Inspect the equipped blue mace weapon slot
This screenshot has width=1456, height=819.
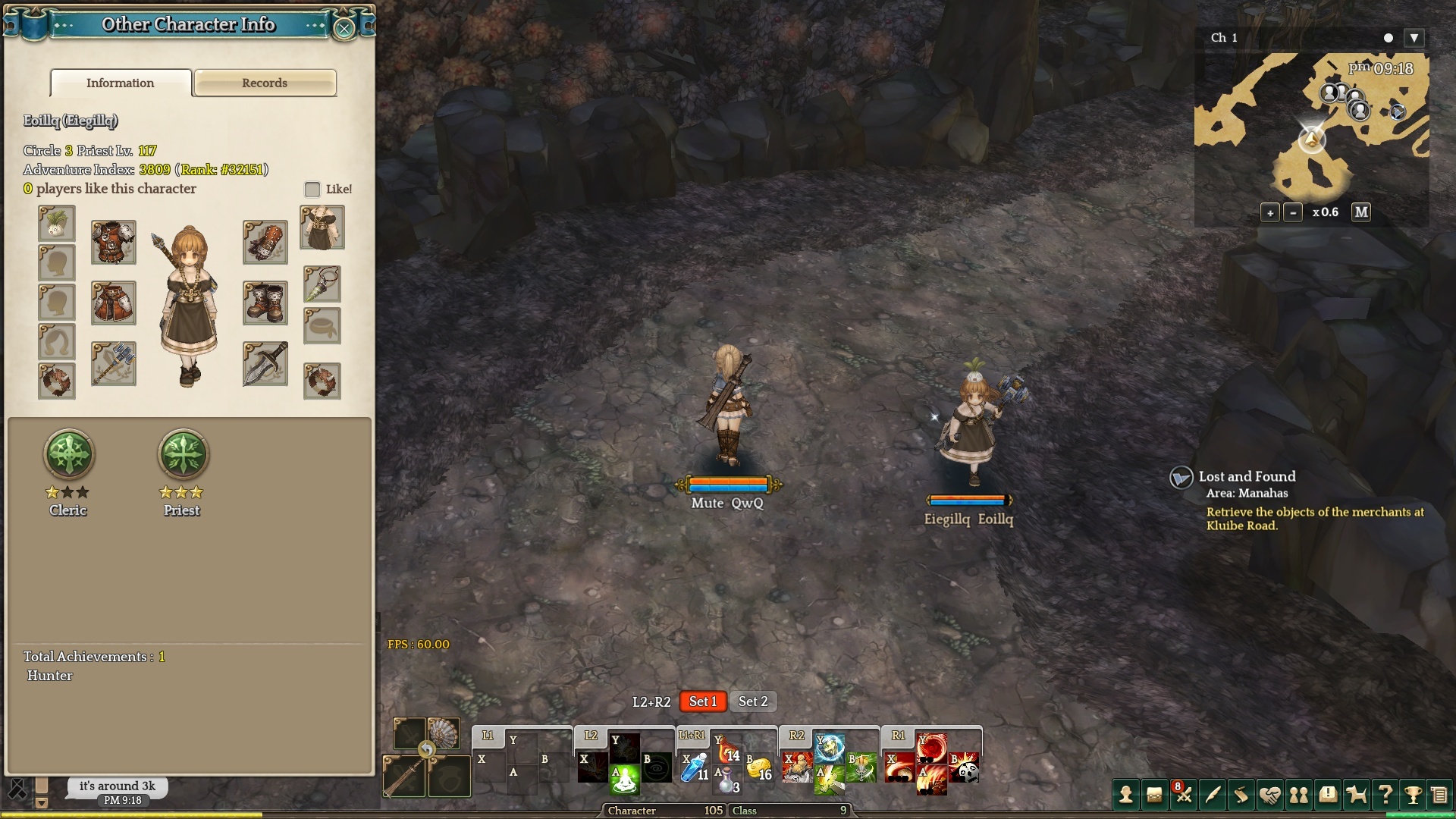114,364
